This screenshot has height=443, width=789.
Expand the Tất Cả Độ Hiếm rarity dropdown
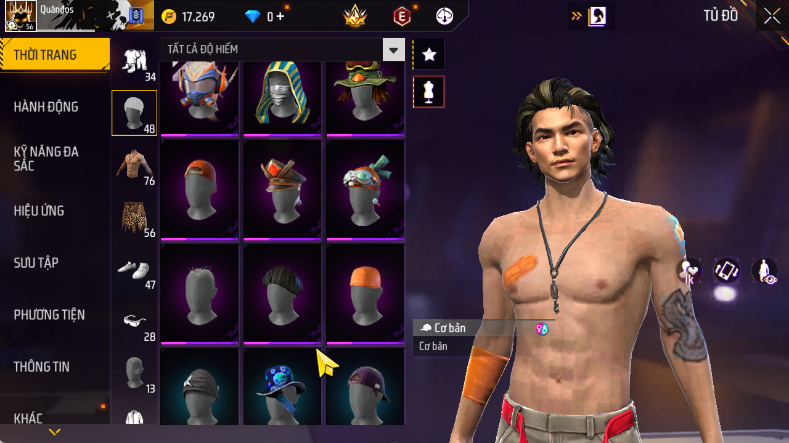pos(394,49)
